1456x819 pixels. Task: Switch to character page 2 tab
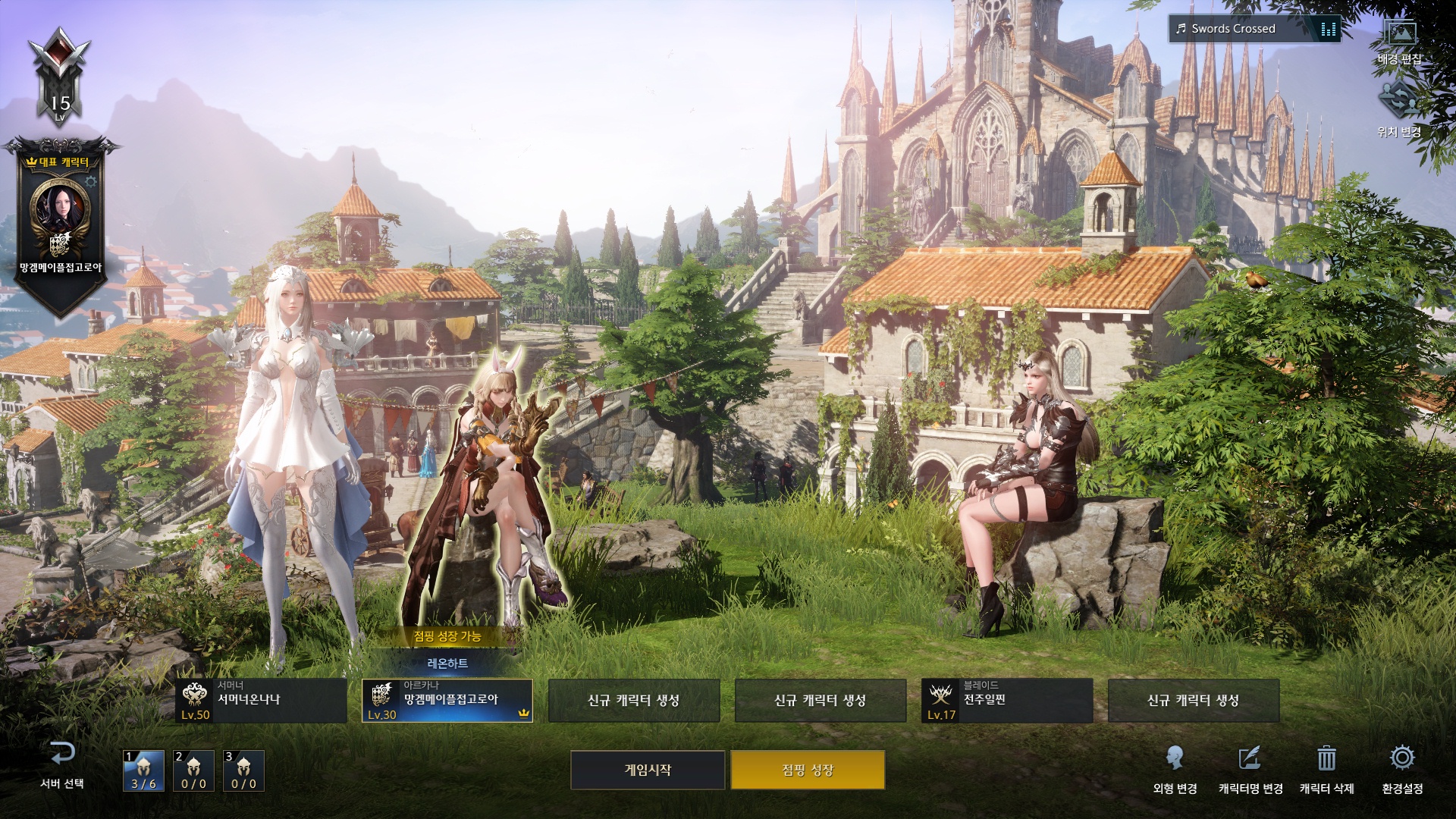point(193,770)
